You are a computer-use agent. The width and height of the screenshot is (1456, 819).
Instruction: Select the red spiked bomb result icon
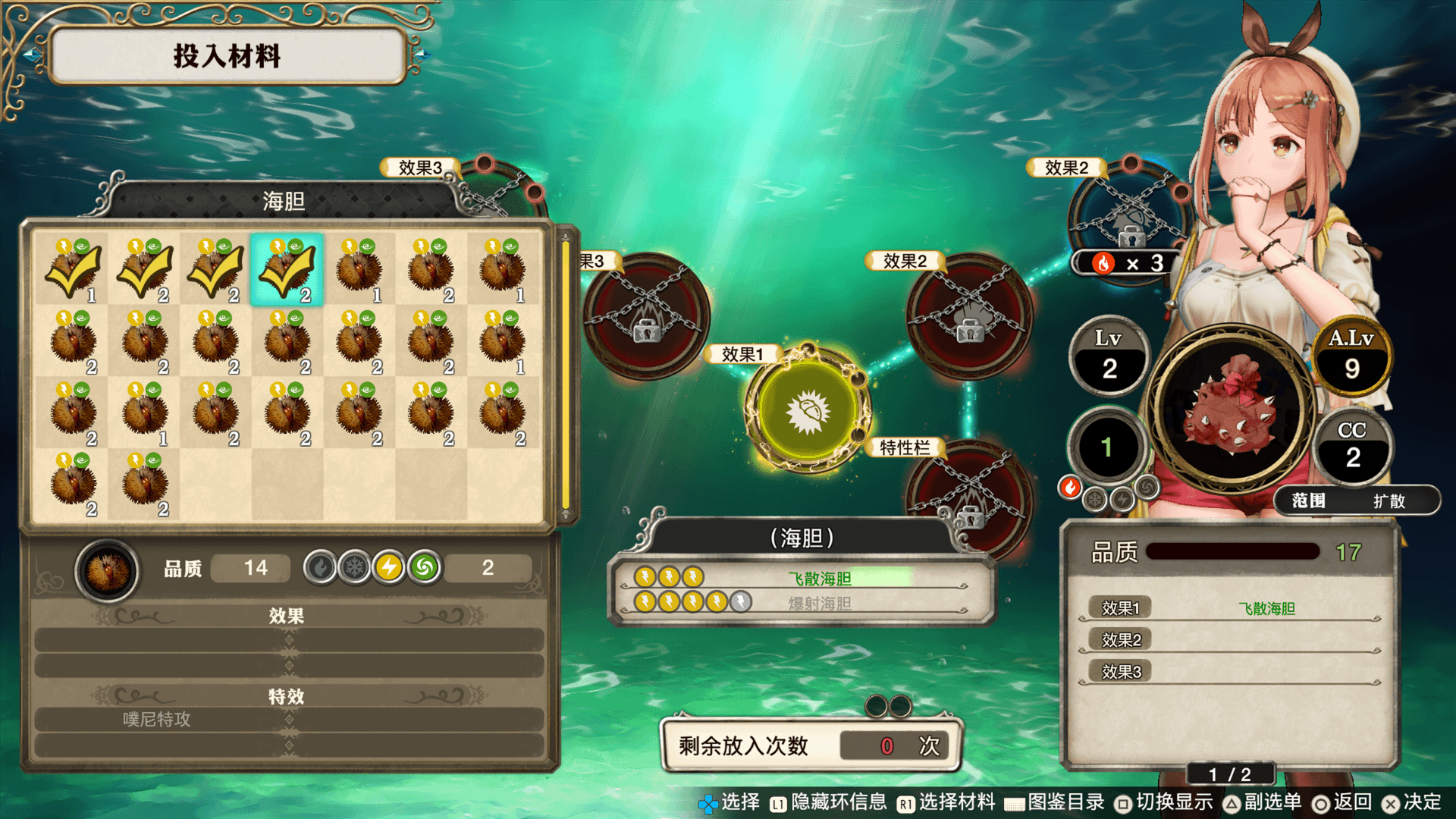coord(1232,410)
